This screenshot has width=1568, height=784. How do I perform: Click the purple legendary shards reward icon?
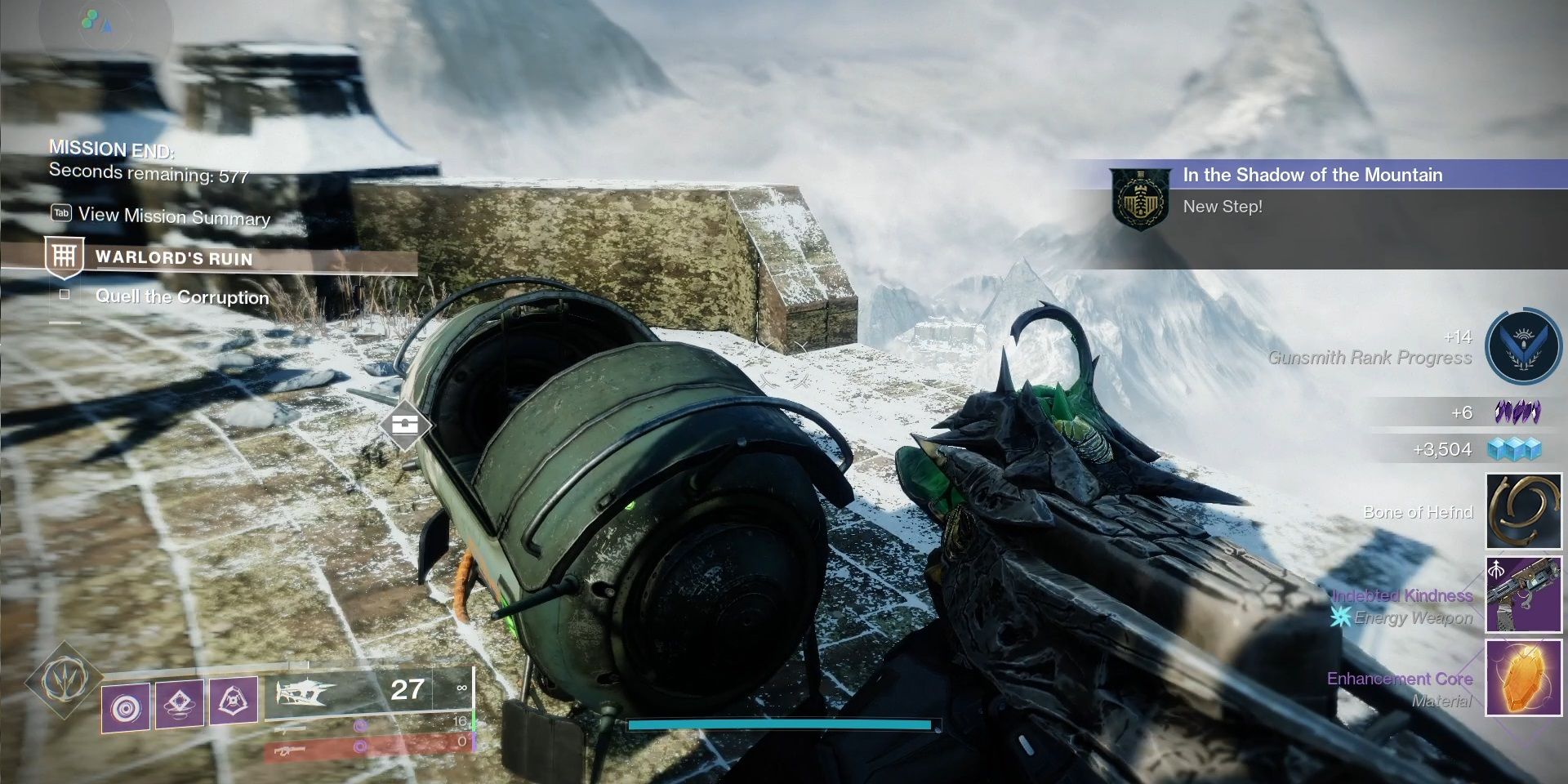pyautogui.click(x=1517, y=412)
